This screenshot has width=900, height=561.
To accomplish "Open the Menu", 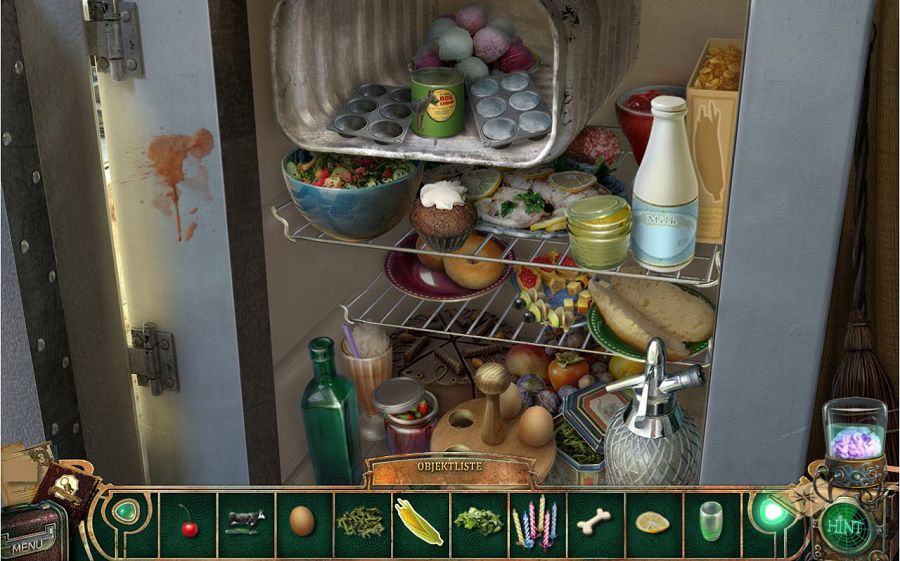I will point(28,545).
